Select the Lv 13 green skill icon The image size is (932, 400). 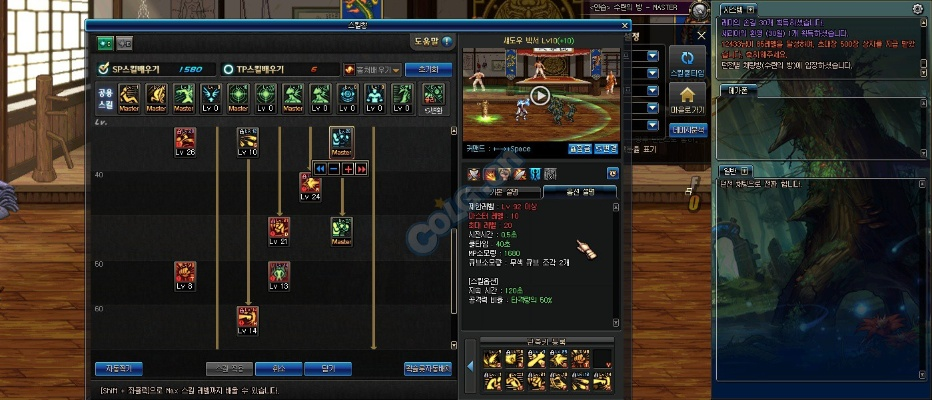point(279,274)
